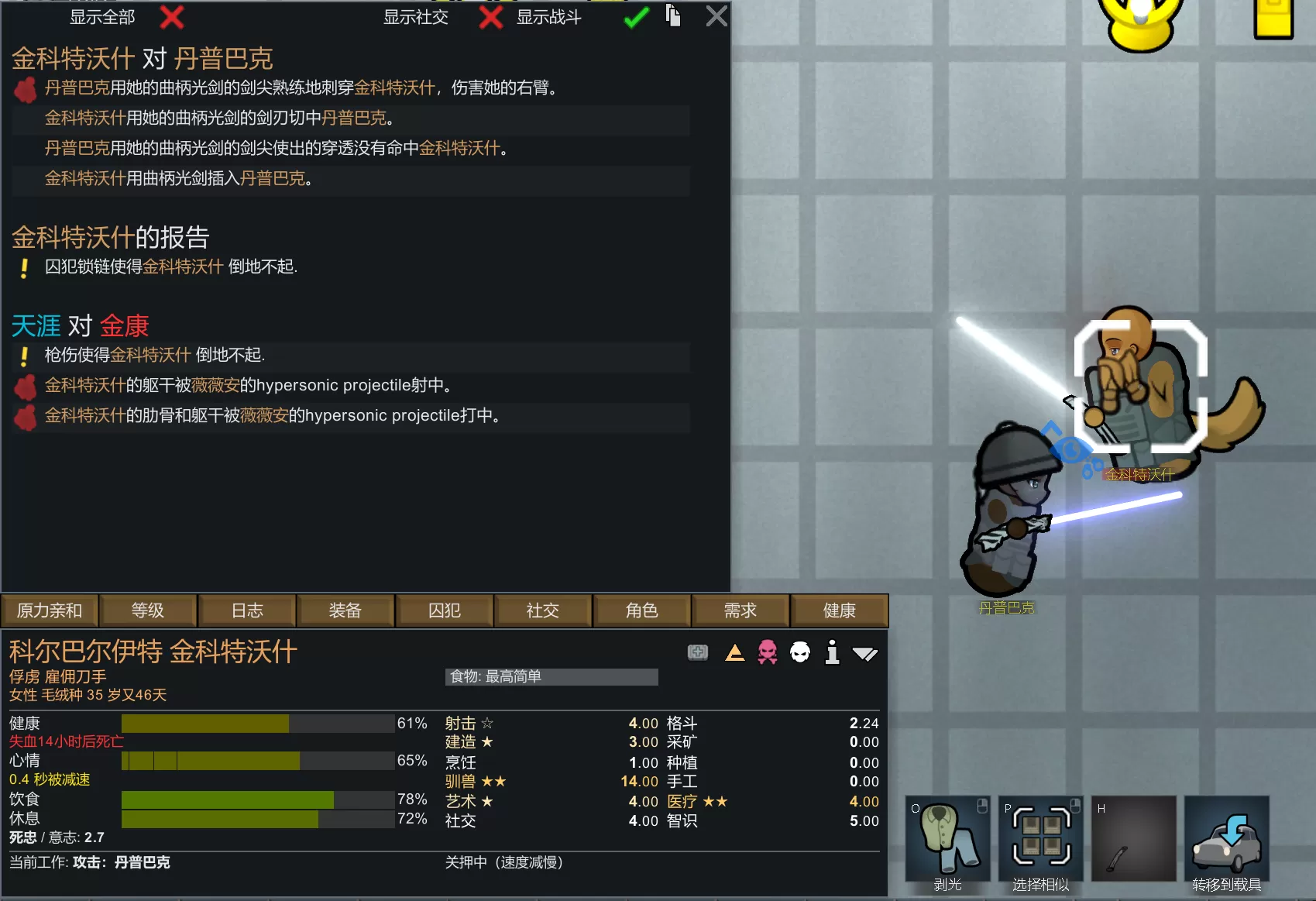
Task: Choose the 选择相似 command
Action: 1040,840
